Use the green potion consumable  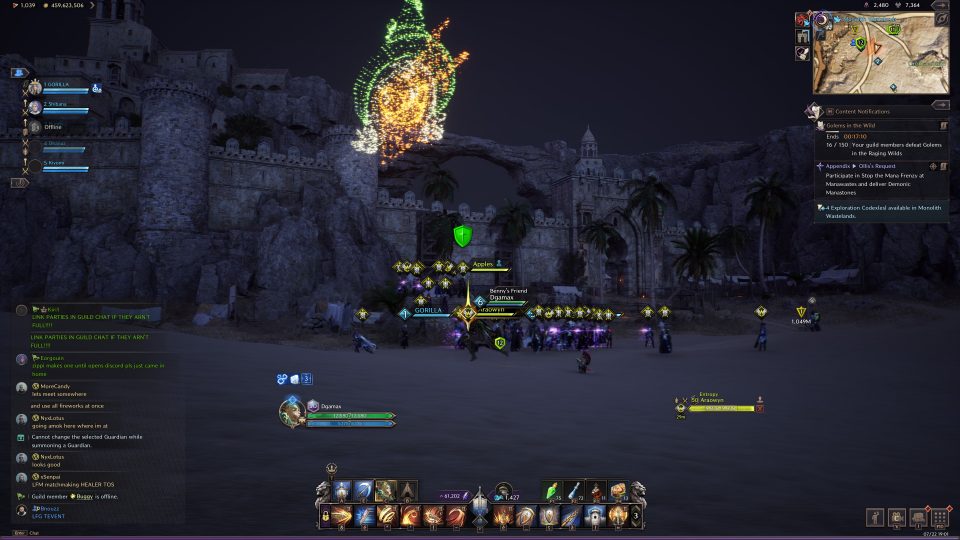(553, 491)
